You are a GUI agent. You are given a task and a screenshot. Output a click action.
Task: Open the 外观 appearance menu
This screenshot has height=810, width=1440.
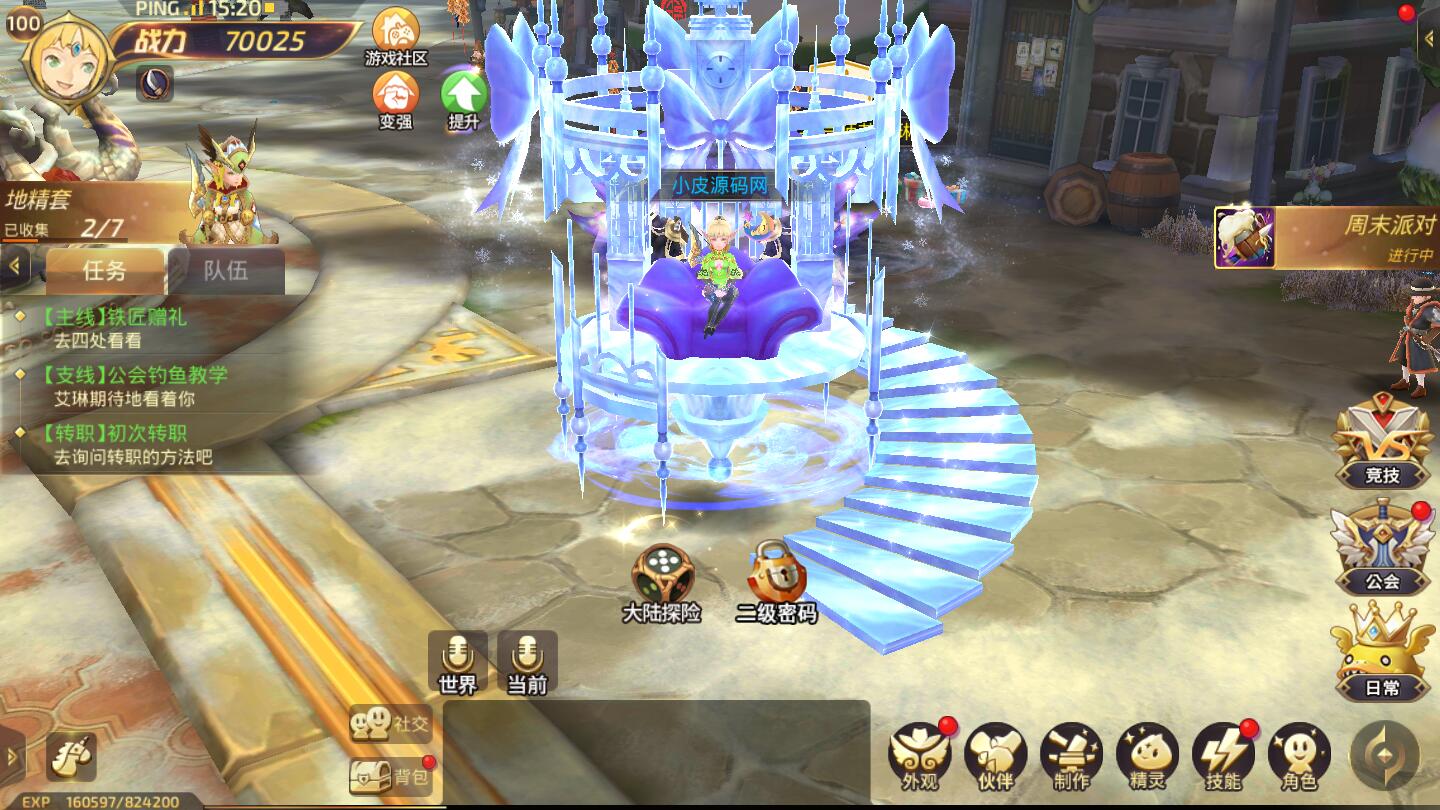click(920, 755)
